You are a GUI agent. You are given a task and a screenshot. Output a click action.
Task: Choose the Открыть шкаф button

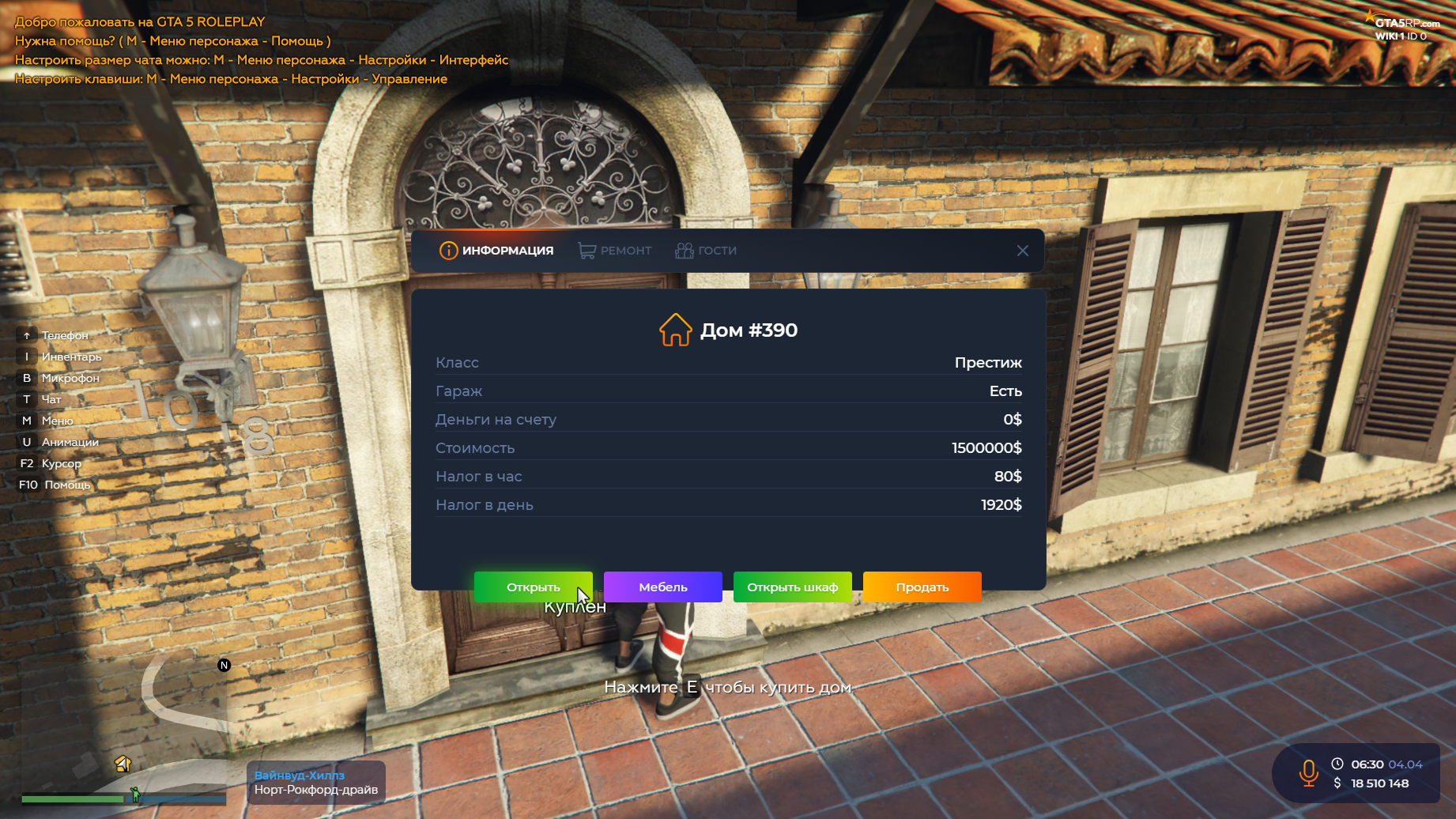(792, 587)
